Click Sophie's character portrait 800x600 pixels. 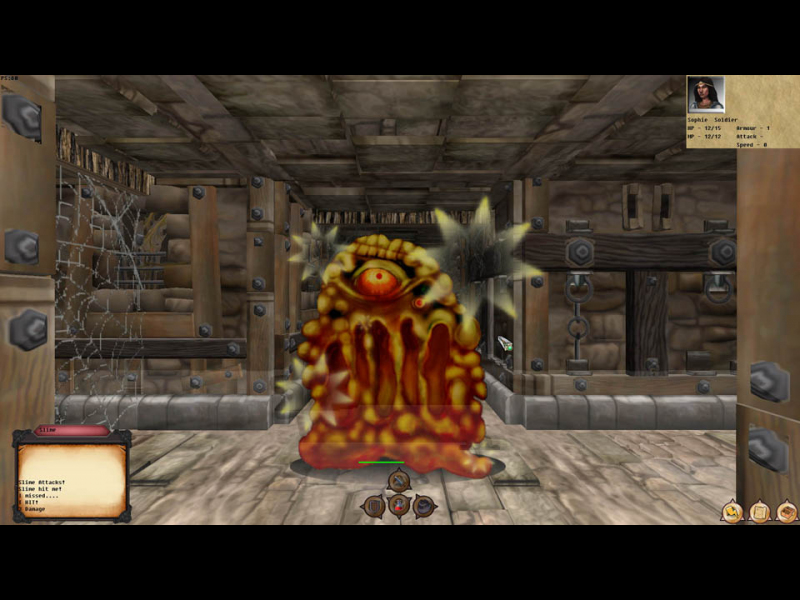click(705, 96)
